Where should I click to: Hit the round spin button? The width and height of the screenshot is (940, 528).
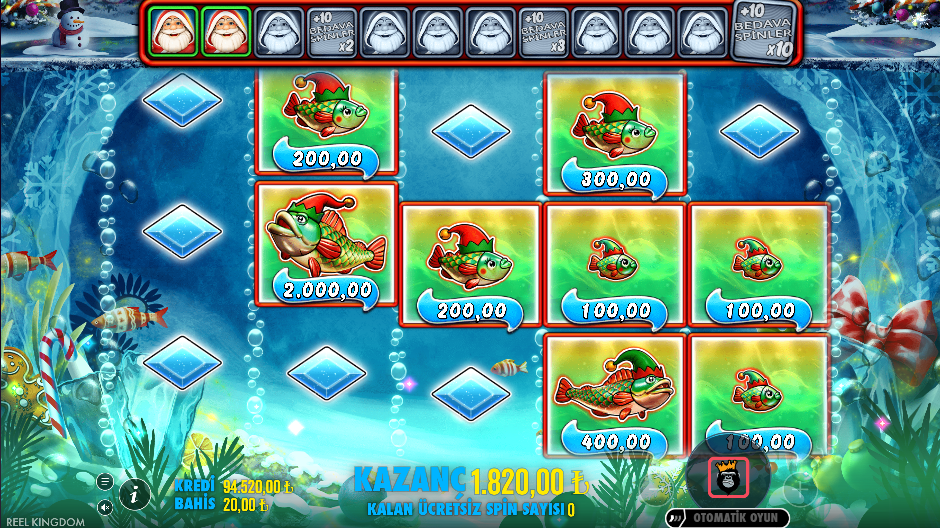(x=728, y=477)
